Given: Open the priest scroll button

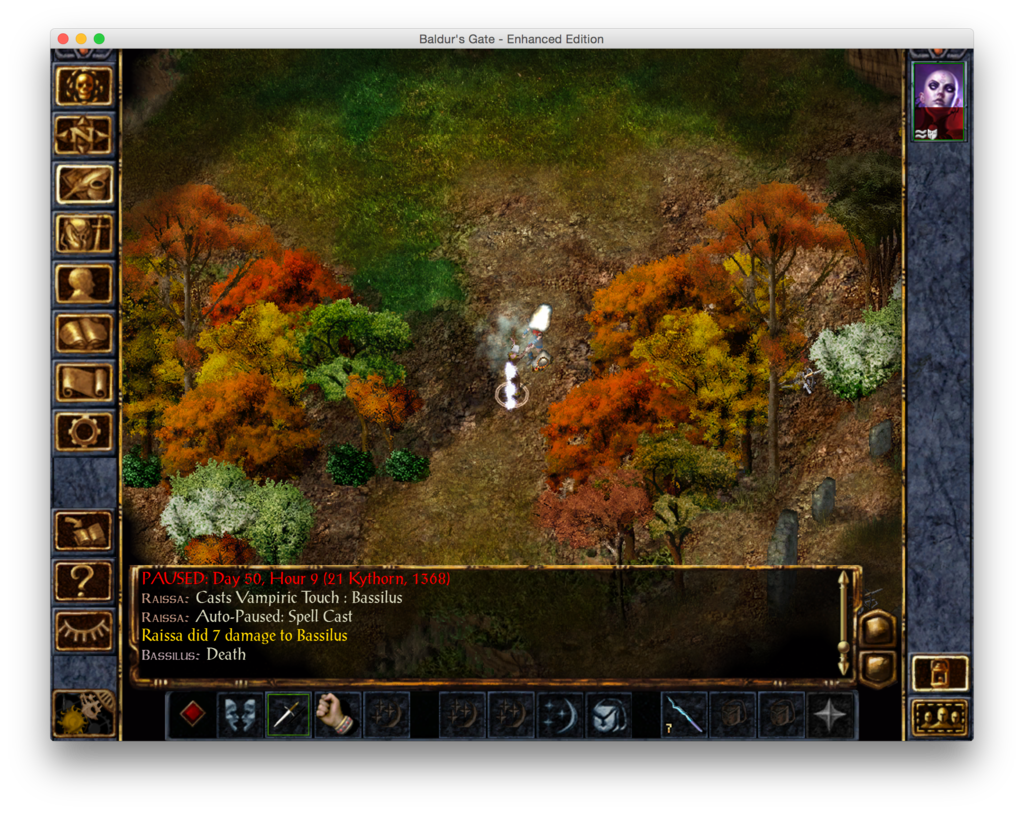Looking at the screenshot, I should [84, 382].
